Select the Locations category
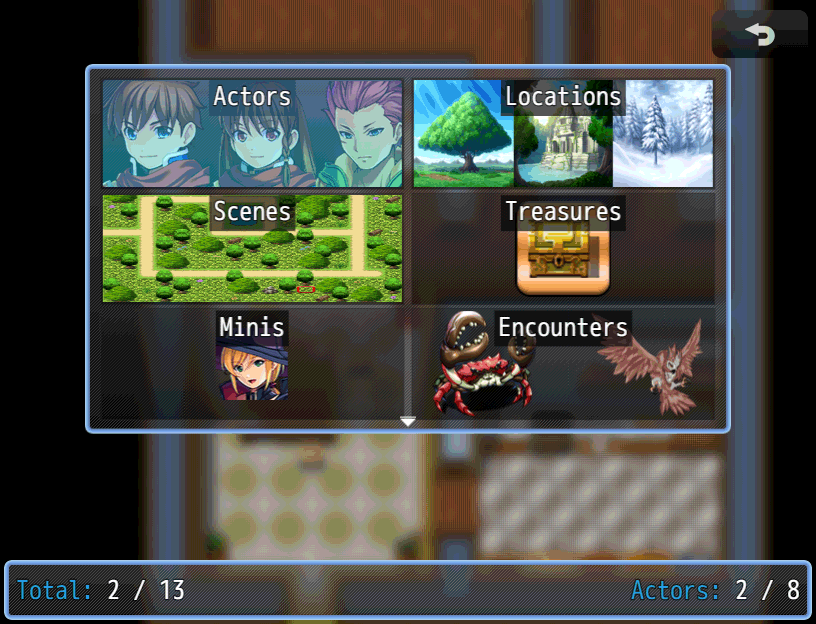Screen dimensions: 816x624 (x=563, y=134)
